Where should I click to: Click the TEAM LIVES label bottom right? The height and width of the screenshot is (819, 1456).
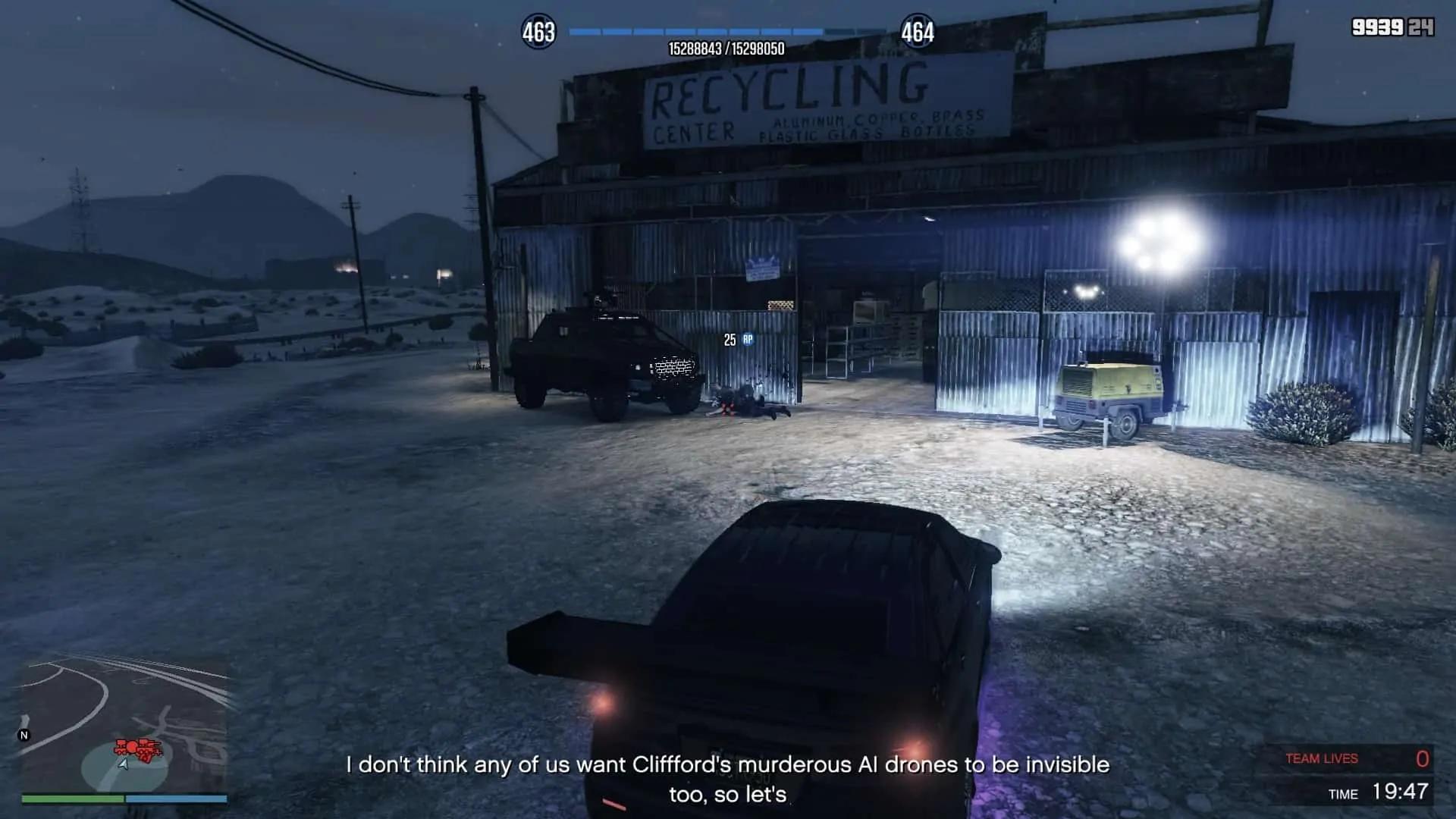[1320, 758]
